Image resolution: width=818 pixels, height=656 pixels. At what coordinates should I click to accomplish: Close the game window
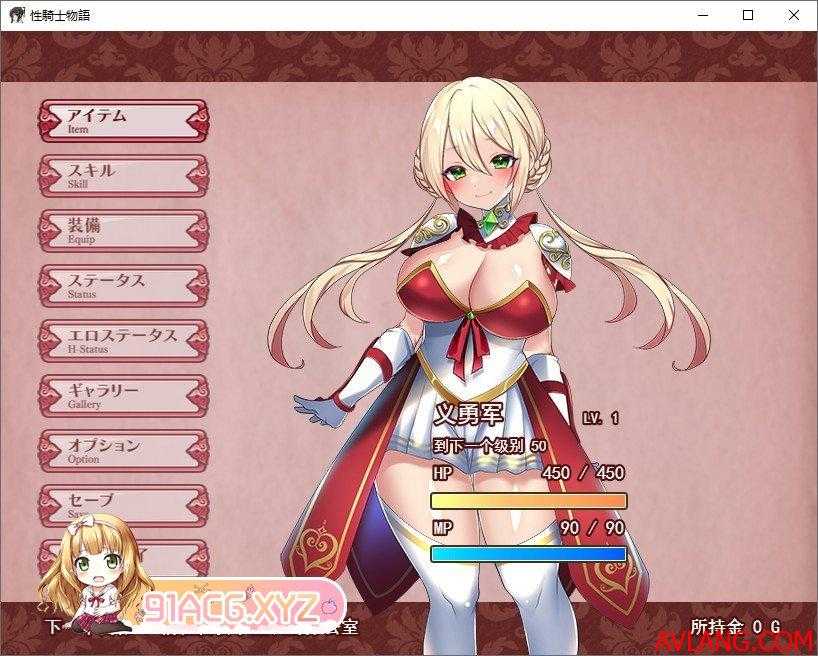click(794, 15)
